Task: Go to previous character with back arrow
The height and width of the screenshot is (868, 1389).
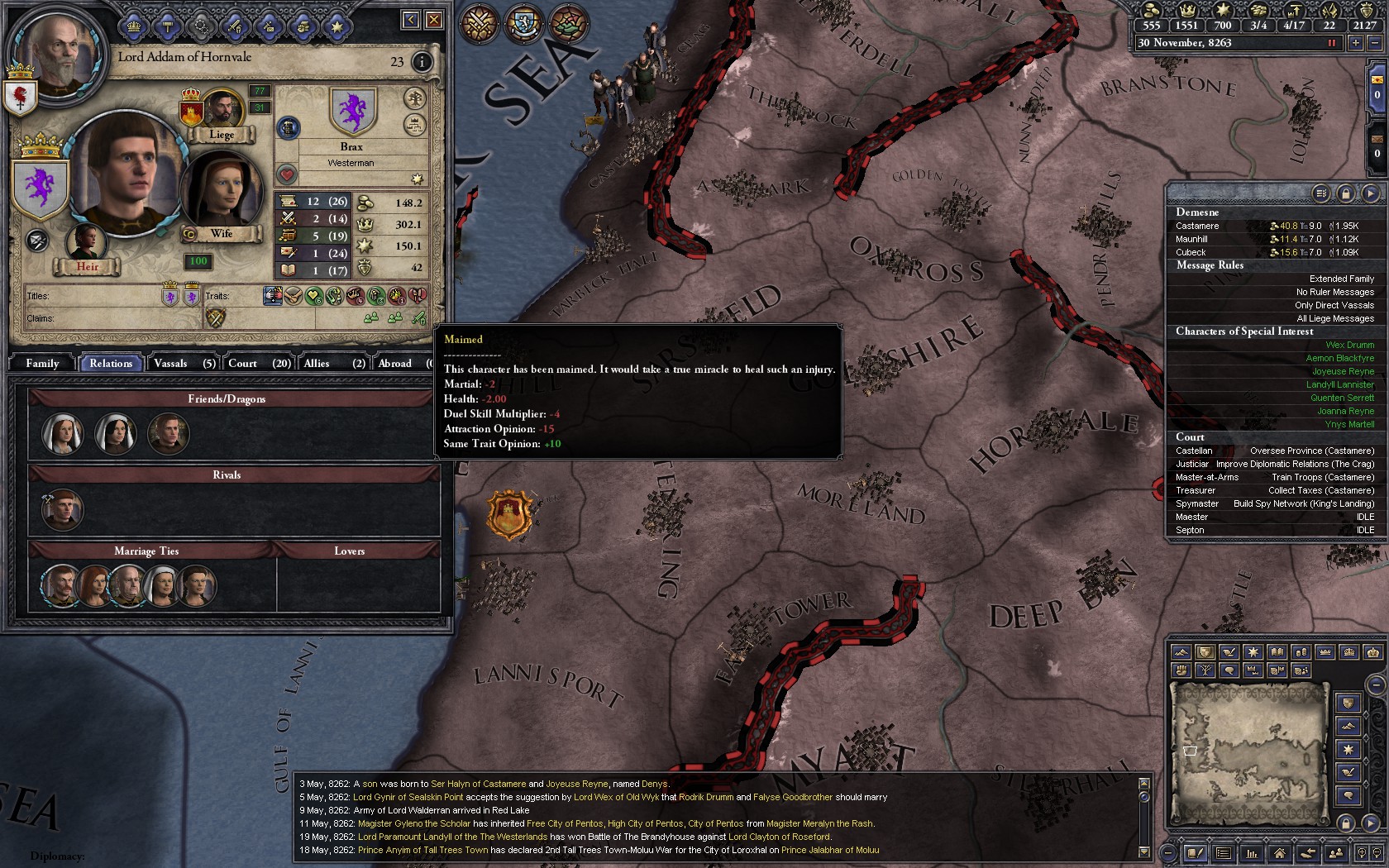Action: pos(410,20)
